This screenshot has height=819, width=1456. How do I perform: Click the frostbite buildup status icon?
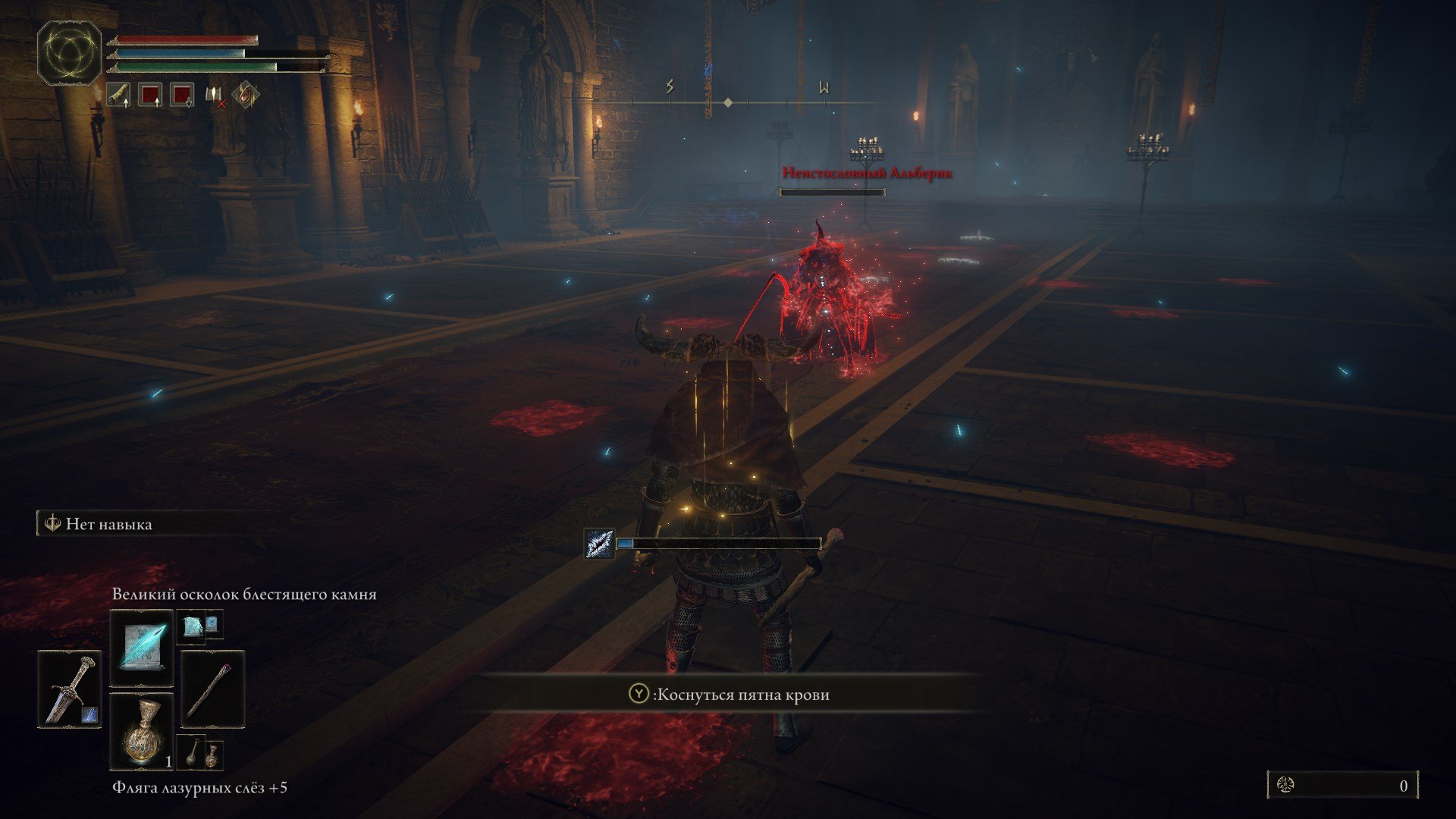[599, 544]
